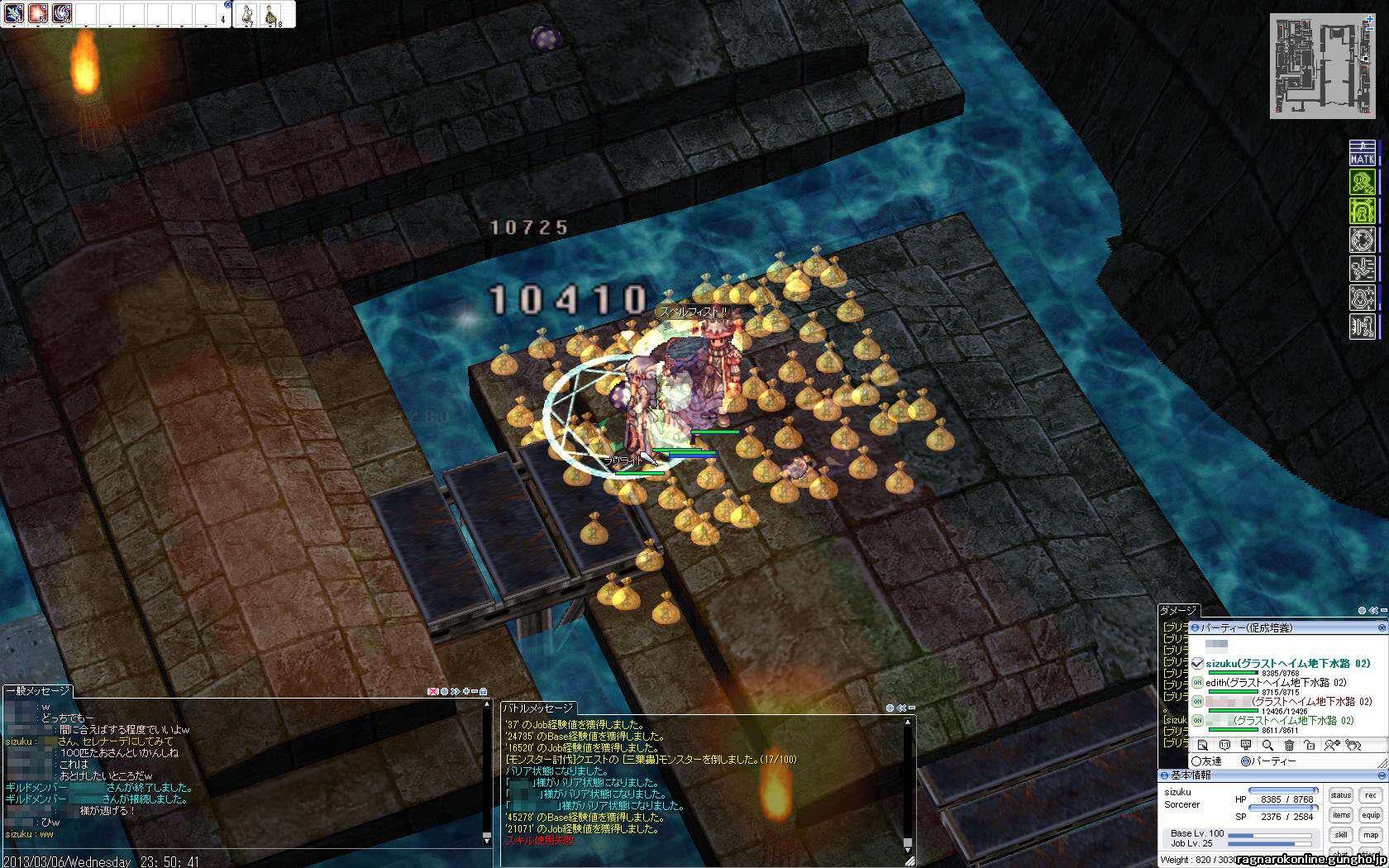1389x868 pixels.
Task: Zoom in the minimap with the plus button
Action: 1370,18
